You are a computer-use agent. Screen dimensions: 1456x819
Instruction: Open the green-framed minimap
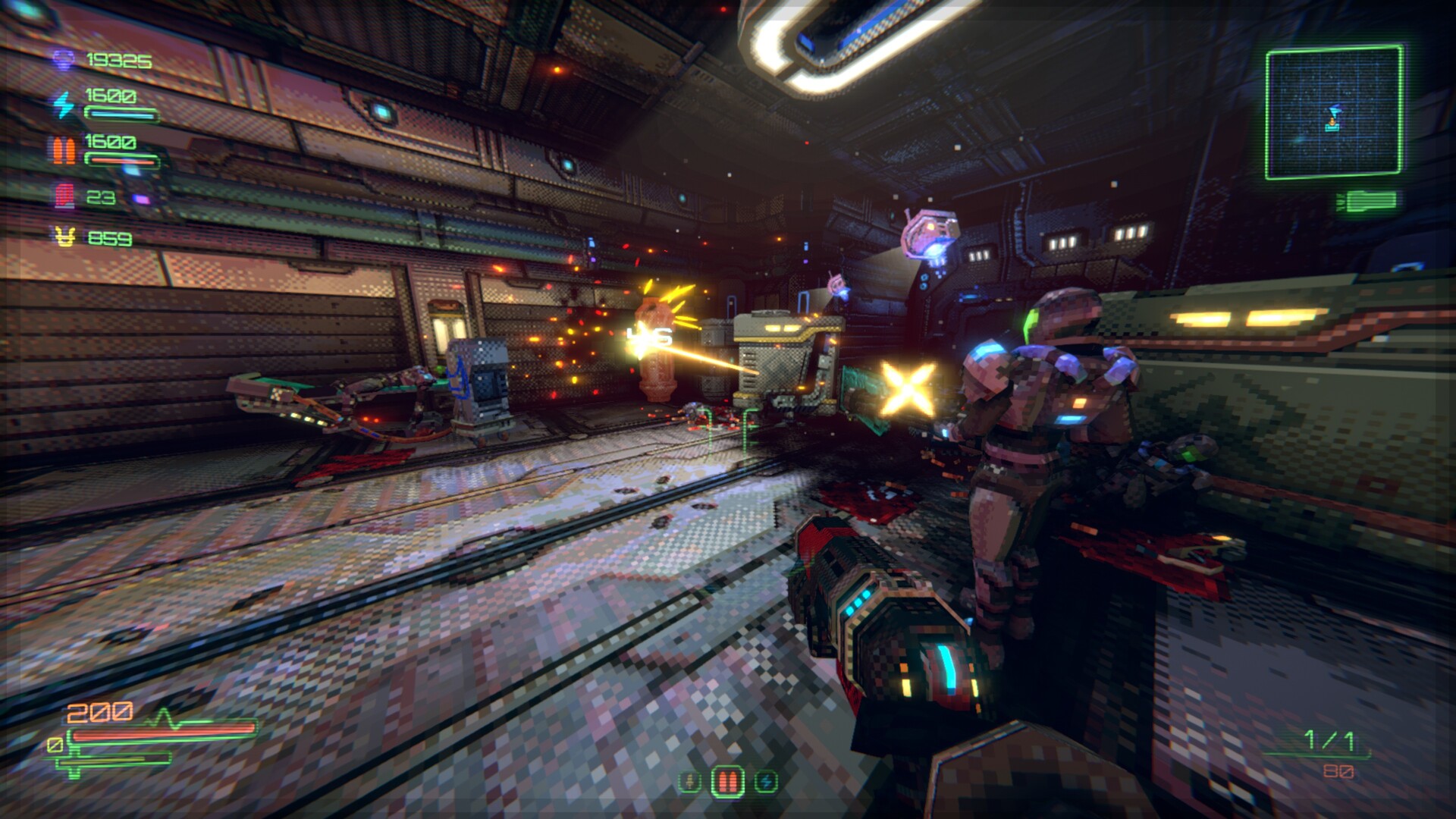click(x=1333, y=112)
